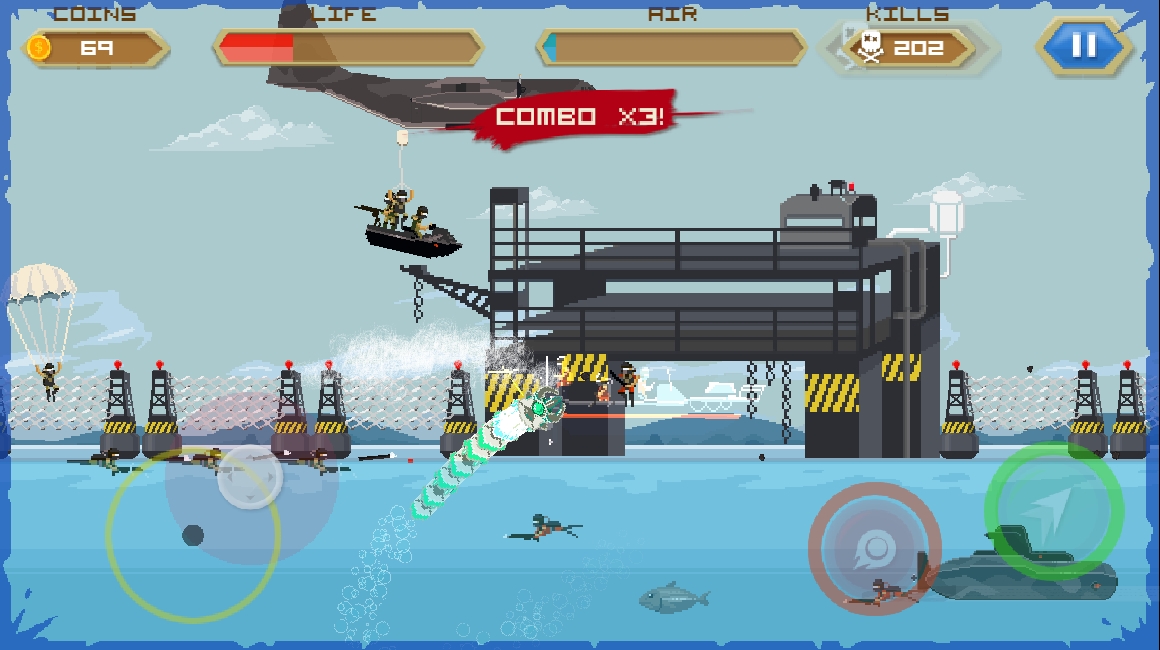
Task: Pause the game with the blue button
Action: click(1084, 45)
